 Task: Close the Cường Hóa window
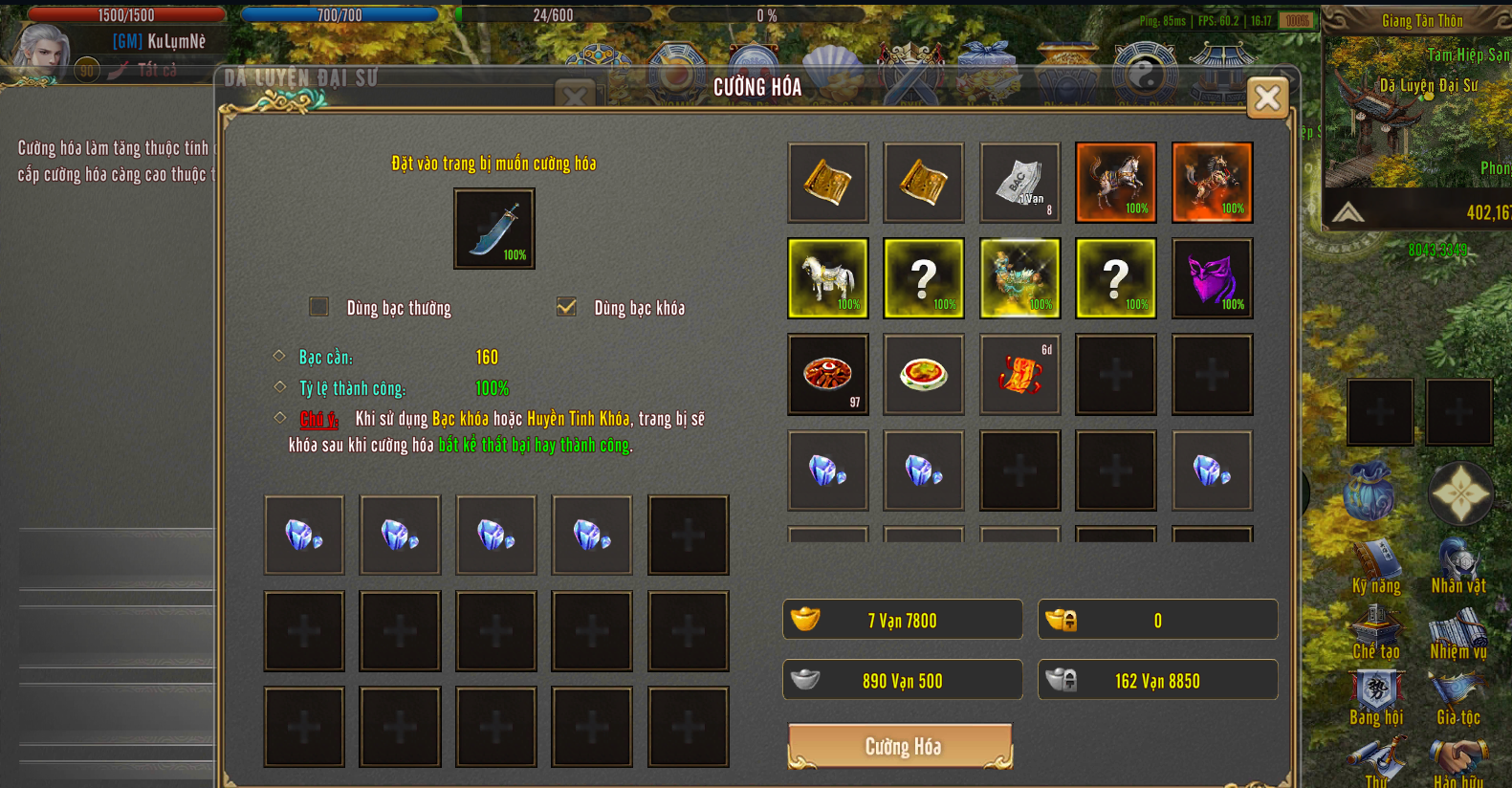pyautogui.click(x=1267, y=98)
